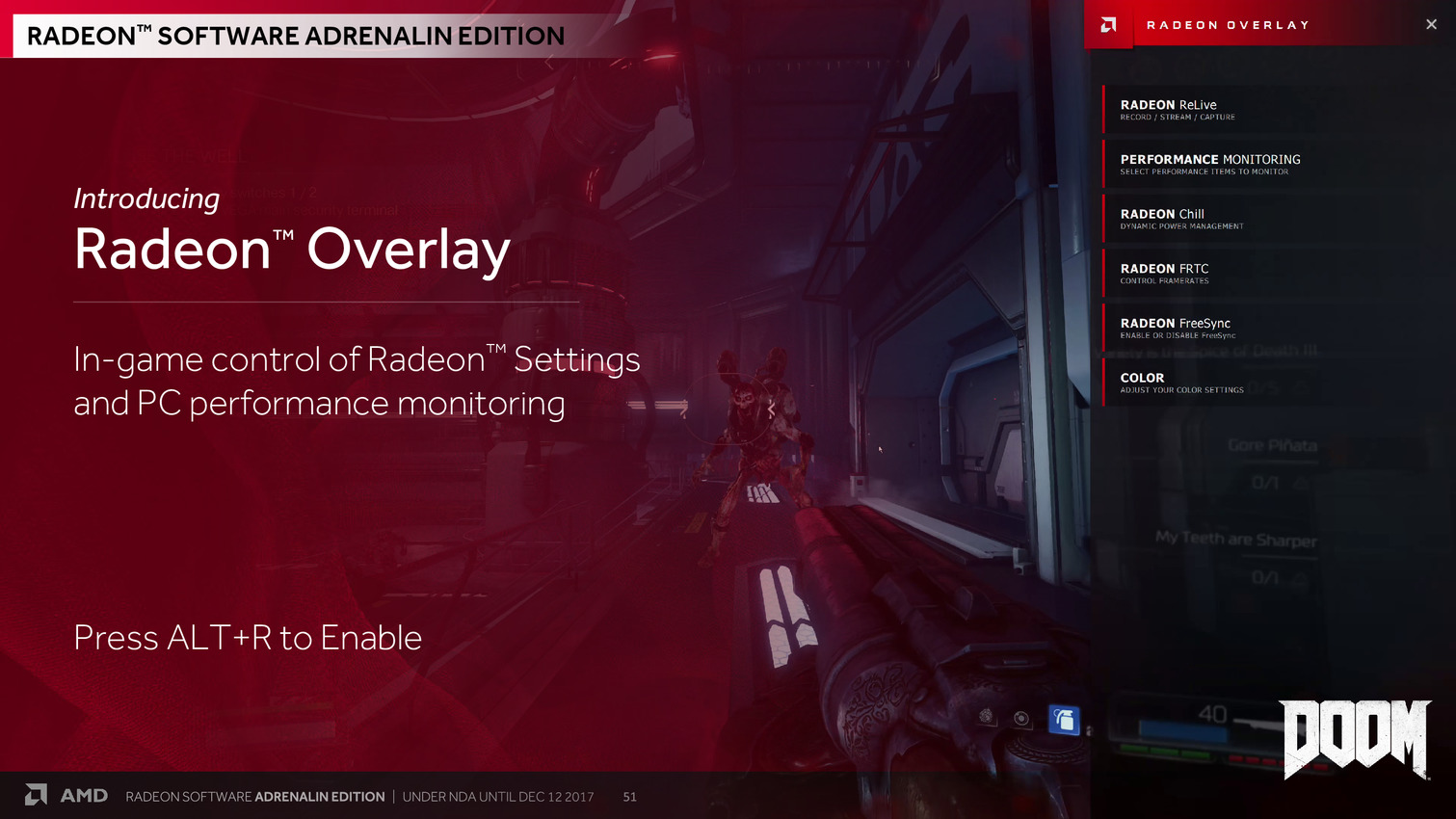Close the Radeon Overlay panel
The width and height of the screenshot is (1456, 819).
click(1431, 25)
